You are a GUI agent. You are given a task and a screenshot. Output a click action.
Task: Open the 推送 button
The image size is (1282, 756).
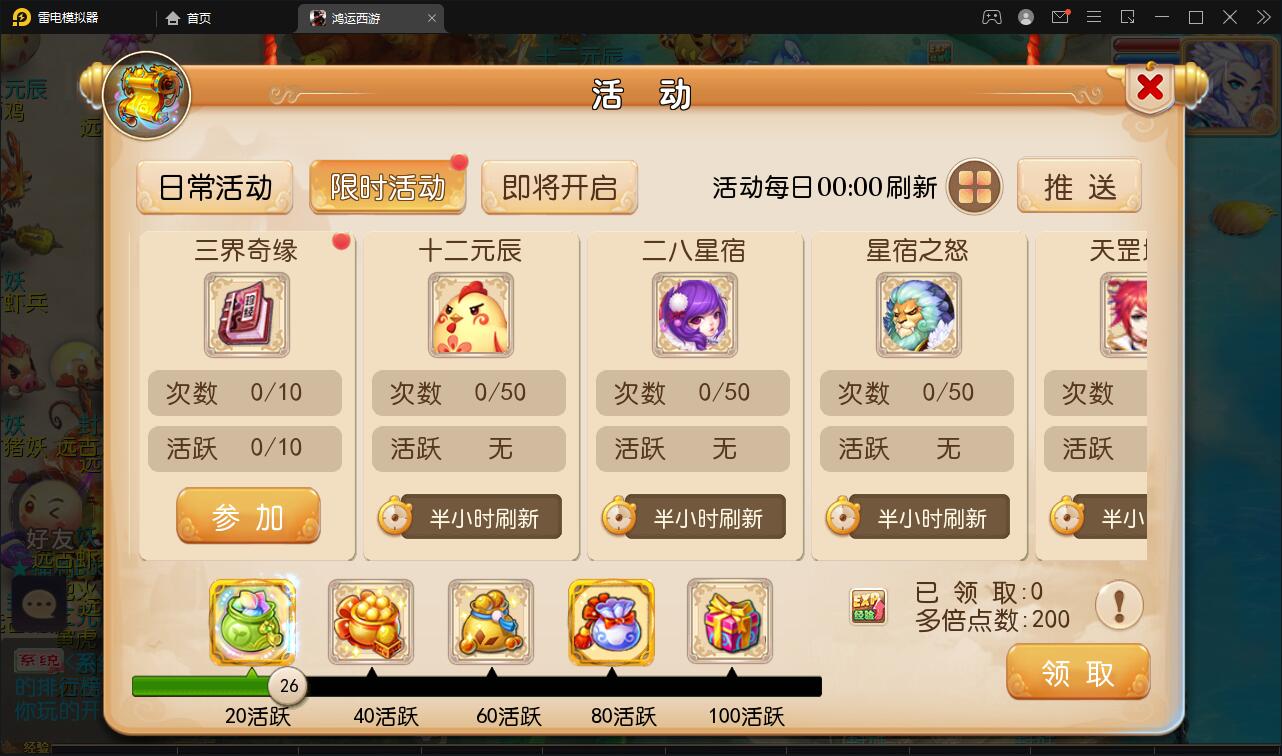click(1080, 185)
